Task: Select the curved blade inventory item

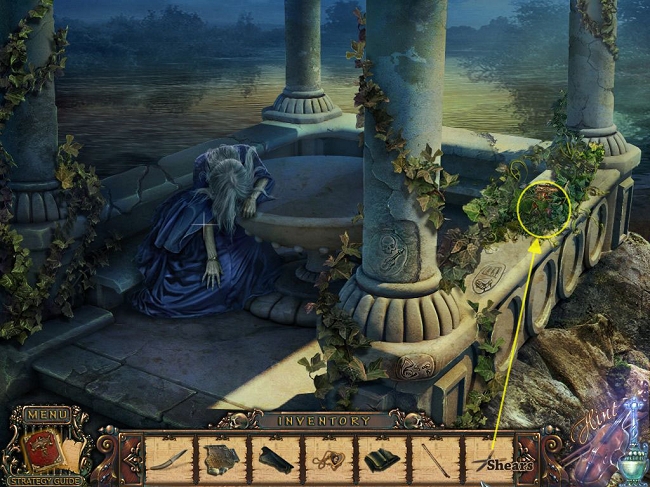Action: click(x=167, y=459)
